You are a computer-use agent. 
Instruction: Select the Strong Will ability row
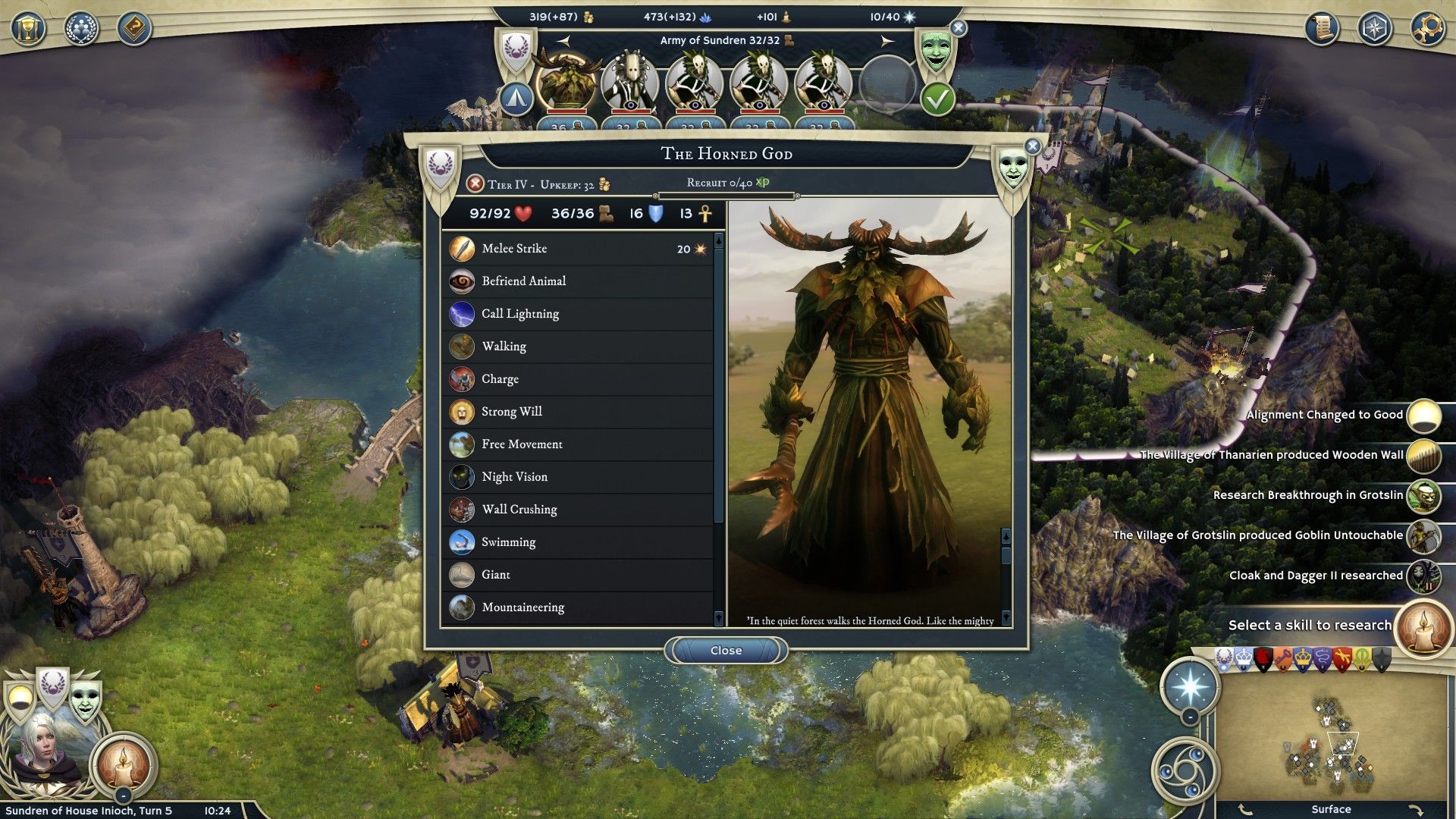tap(578, 412)
